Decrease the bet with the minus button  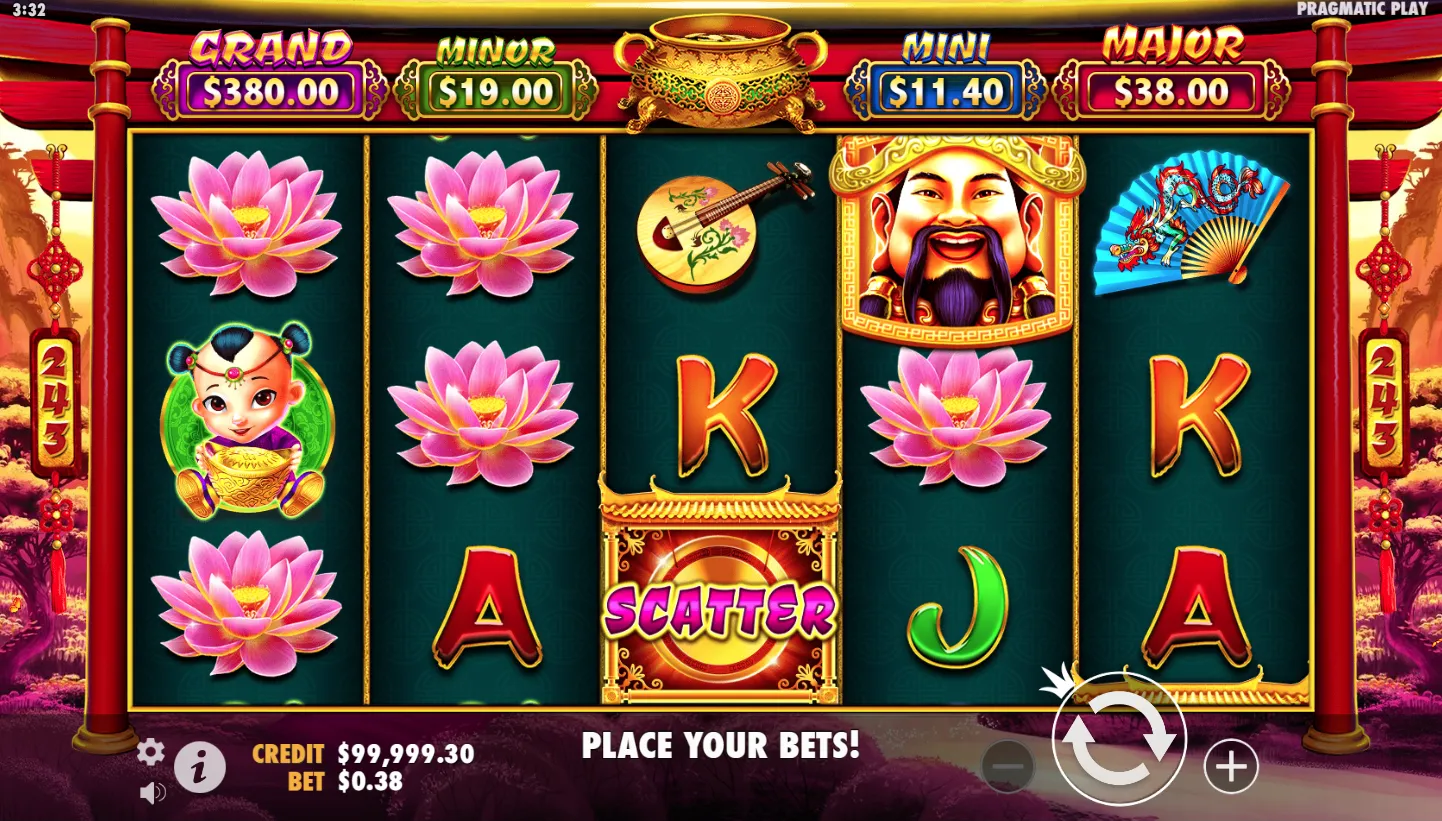click(1008, 767)
